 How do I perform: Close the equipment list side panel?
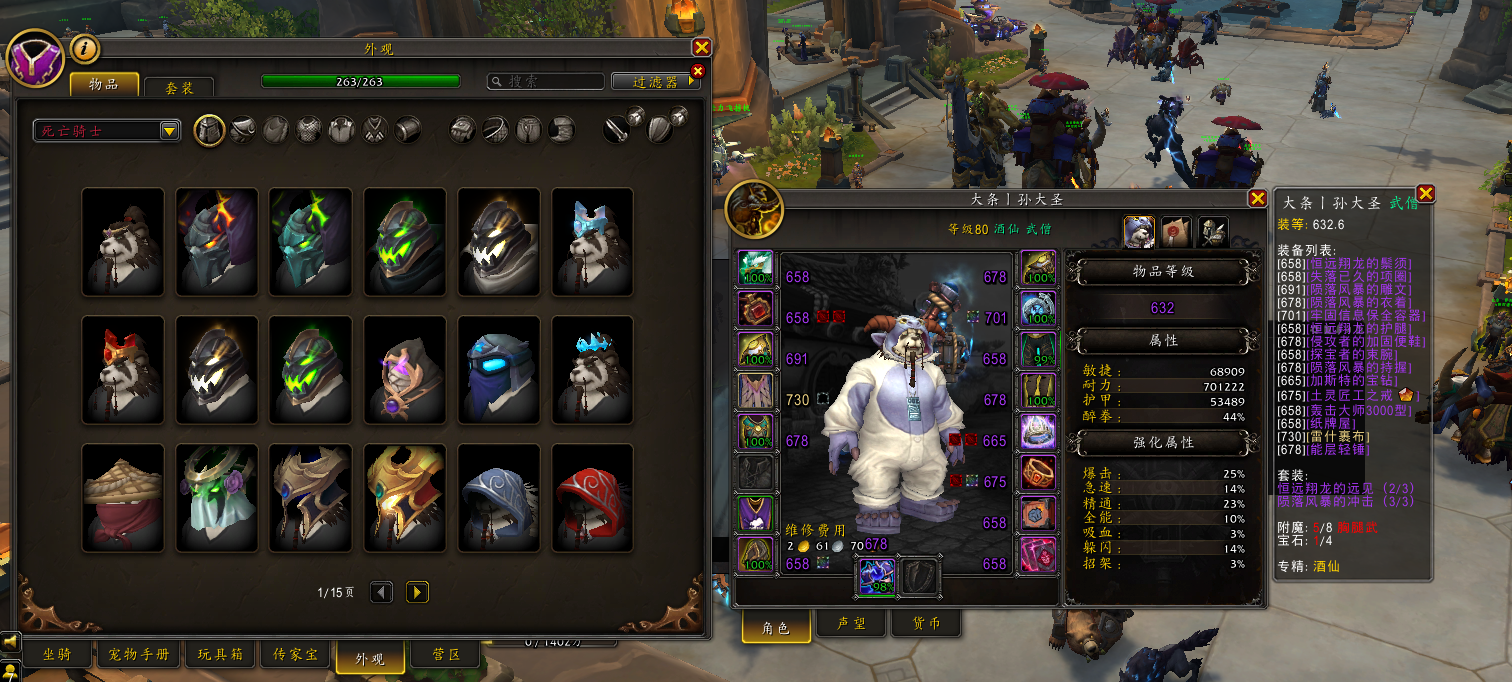[x=1426, y=193]
